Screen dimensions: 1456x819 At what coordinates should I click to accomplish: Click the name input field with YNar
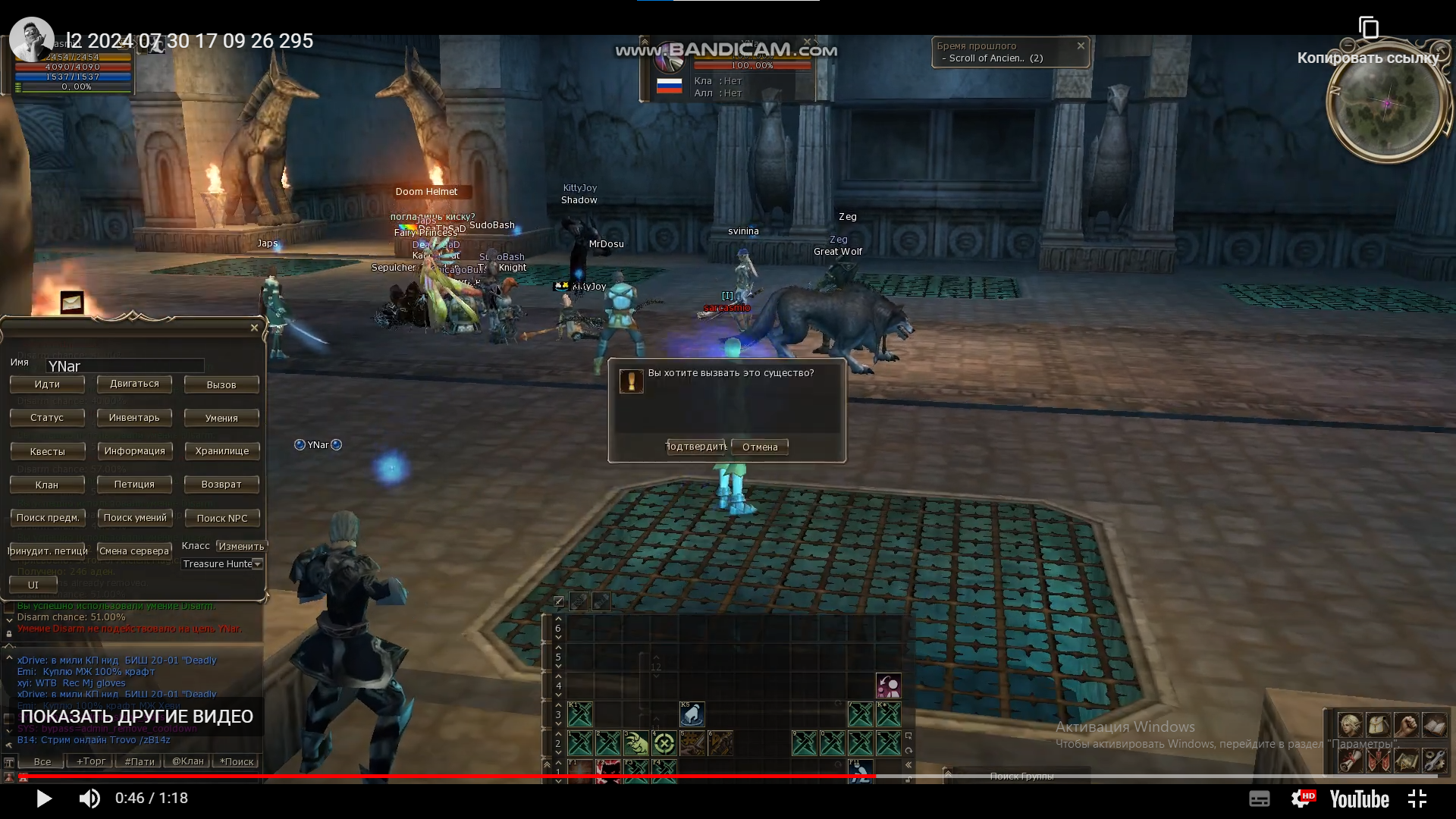pyautogui.click(x=125, y=366)
